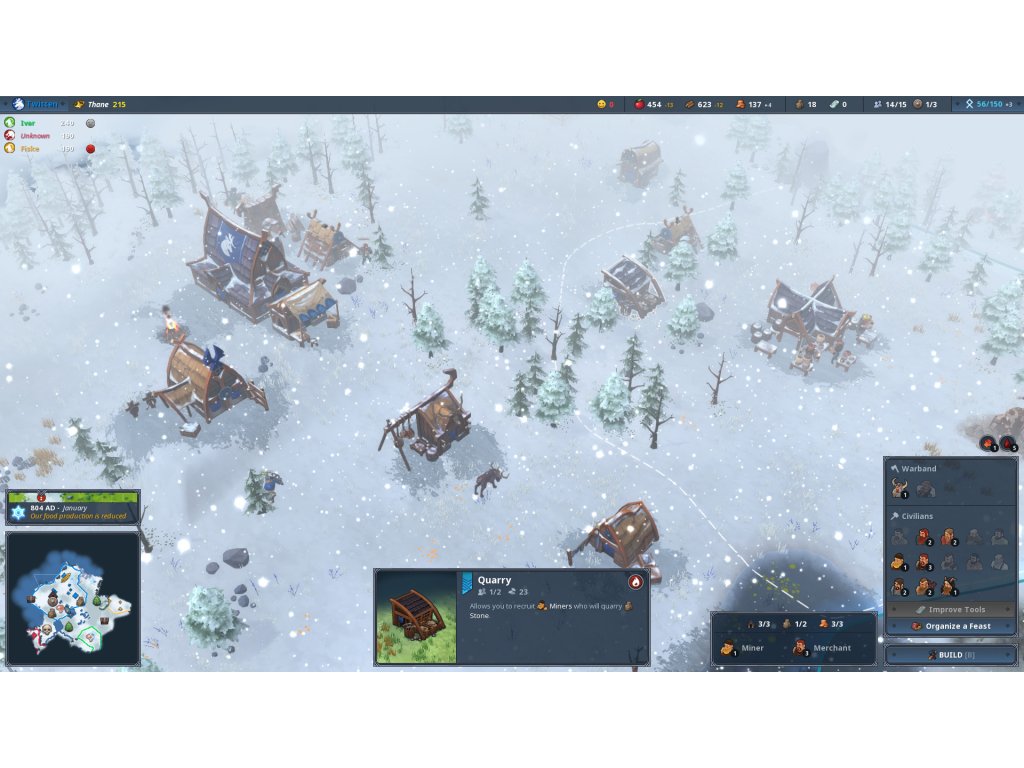Organize a Feast for the clan
The width and height of the screenshot is (1024, 768).
[x=950, y=626]
